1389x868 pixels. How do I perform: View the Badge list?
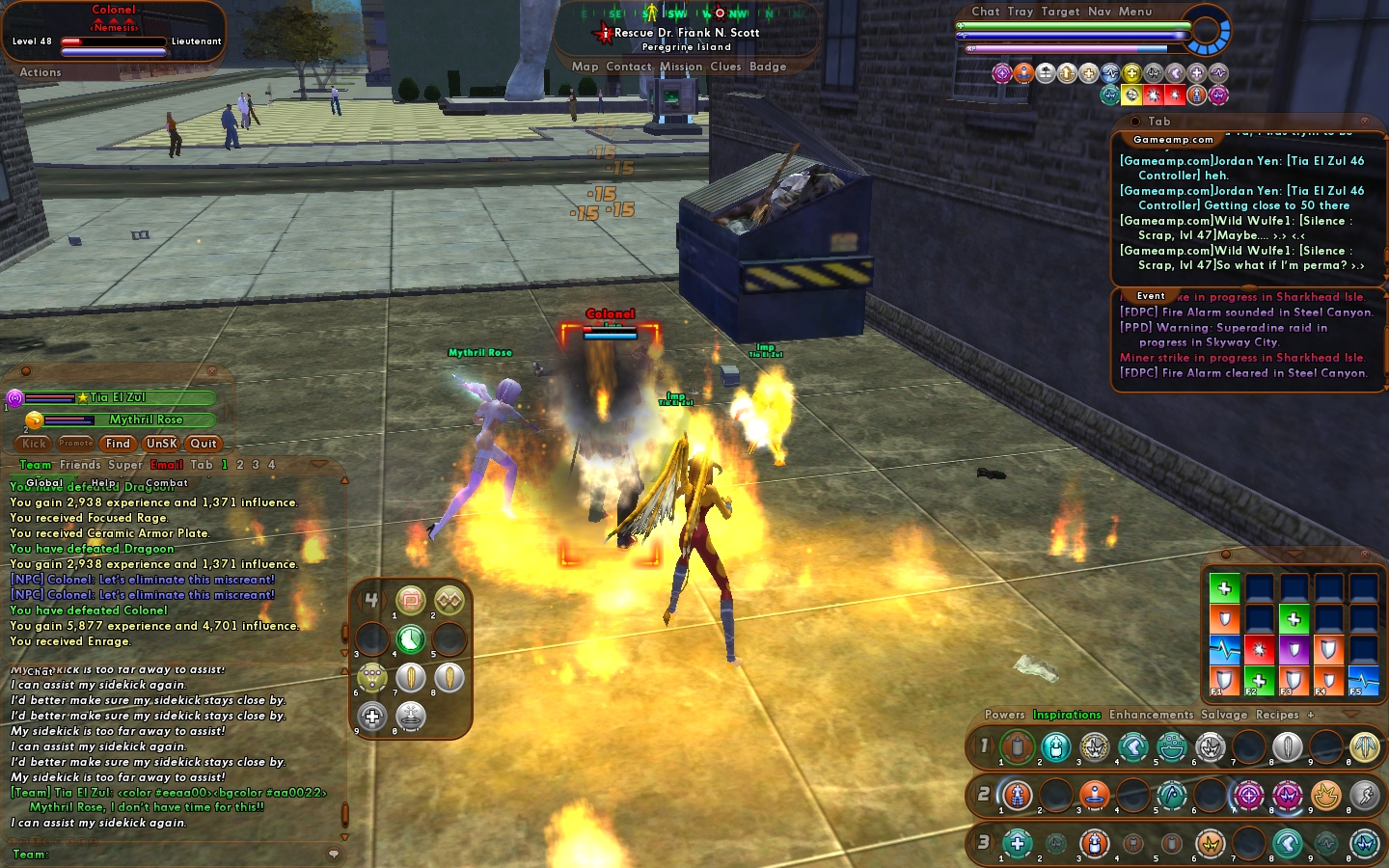pyautogui.click(x=768, y=68)
